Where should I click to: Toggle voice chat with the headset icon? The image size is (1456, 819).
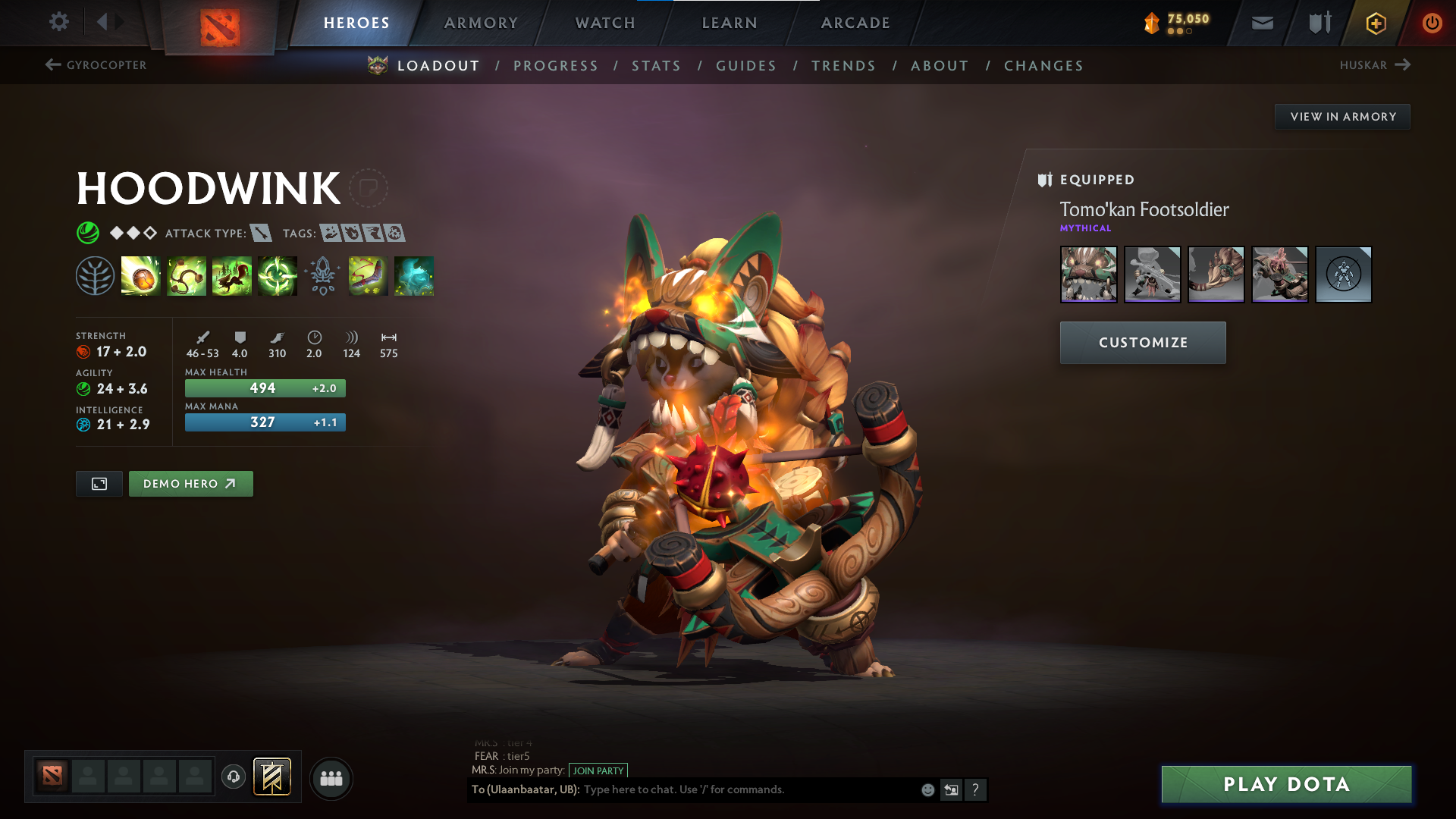pyautogui.click(x=233, y=778)
